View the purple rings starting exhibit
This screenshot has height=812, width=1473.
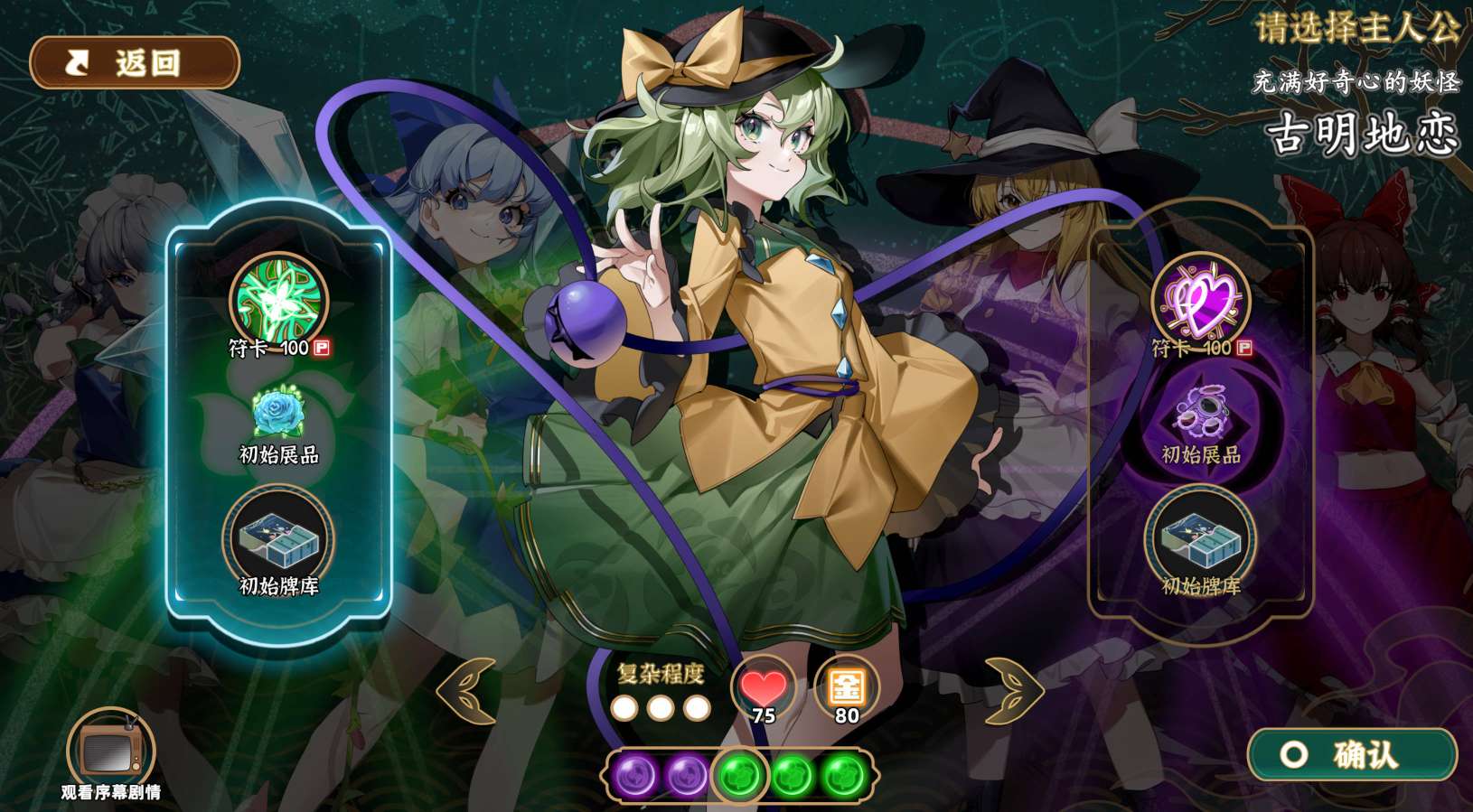pos(1200,415)
